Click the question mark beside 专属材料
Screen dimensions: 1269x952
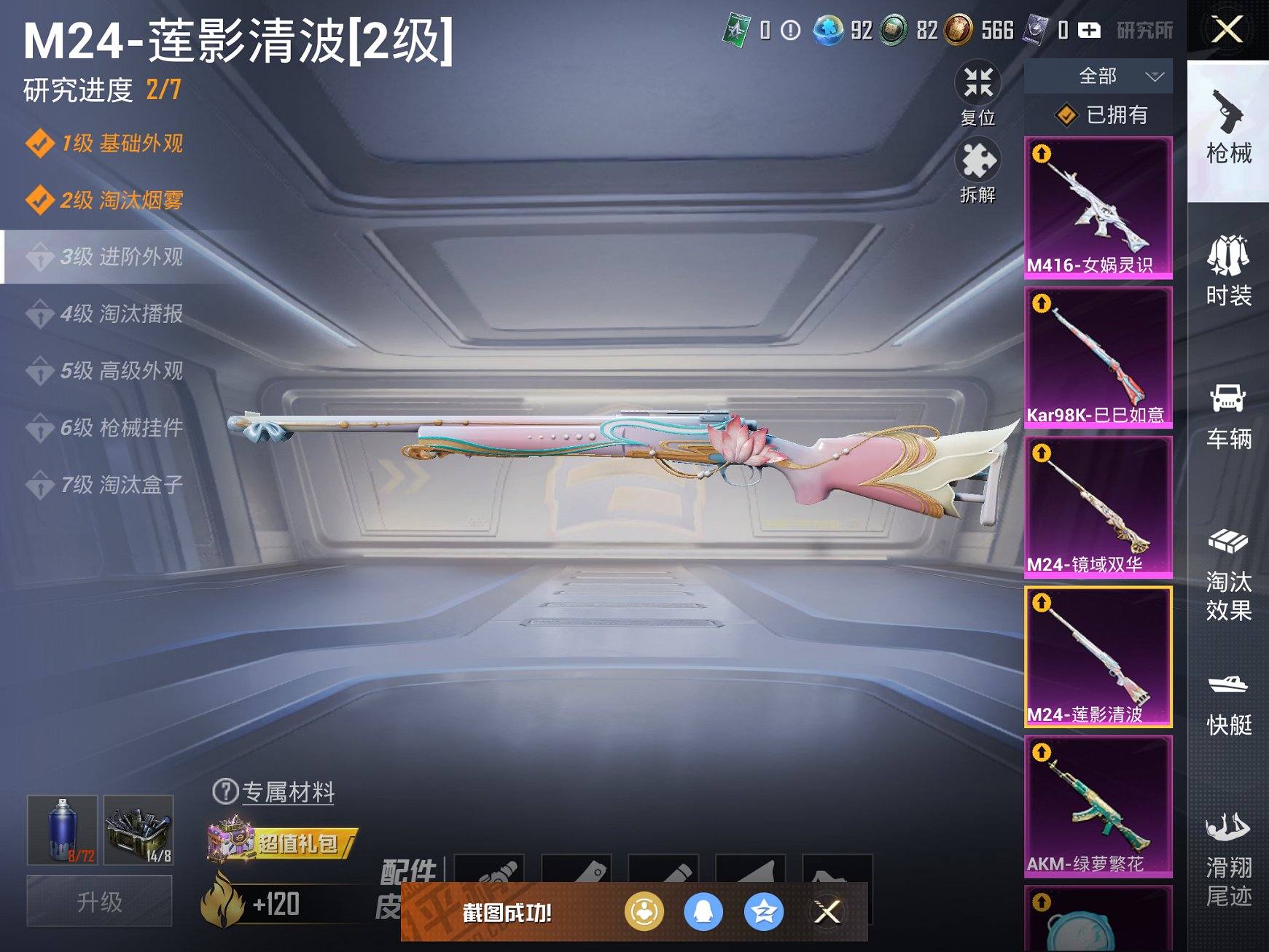click(227, 794)
